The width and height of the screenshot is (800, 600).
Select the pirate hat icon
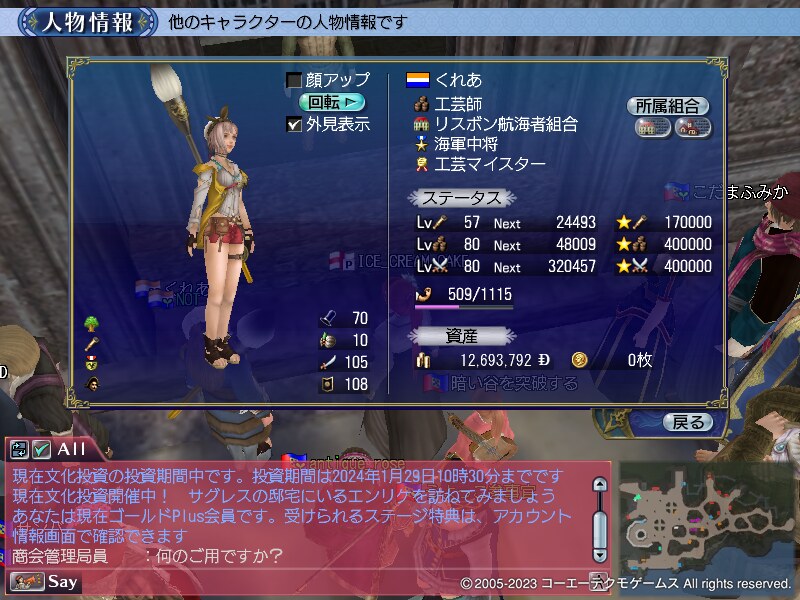coord(92,382)
